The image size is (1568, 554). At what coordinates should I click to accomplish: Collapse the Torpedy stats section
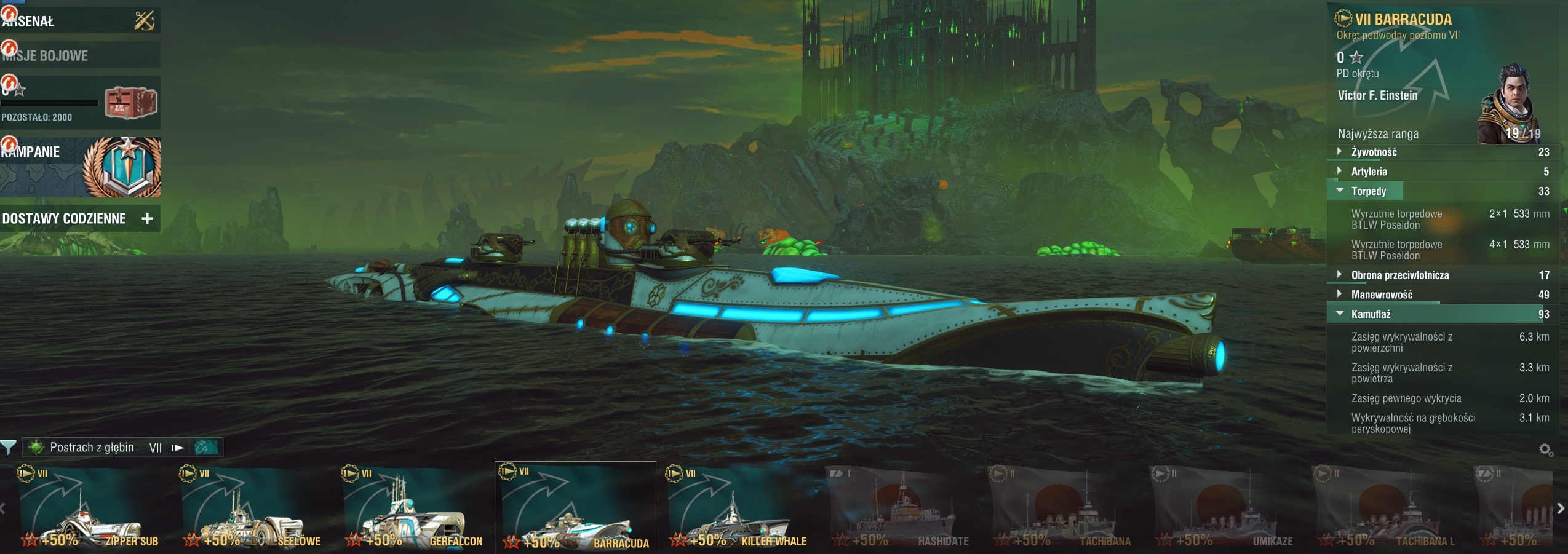[1368, 191]
